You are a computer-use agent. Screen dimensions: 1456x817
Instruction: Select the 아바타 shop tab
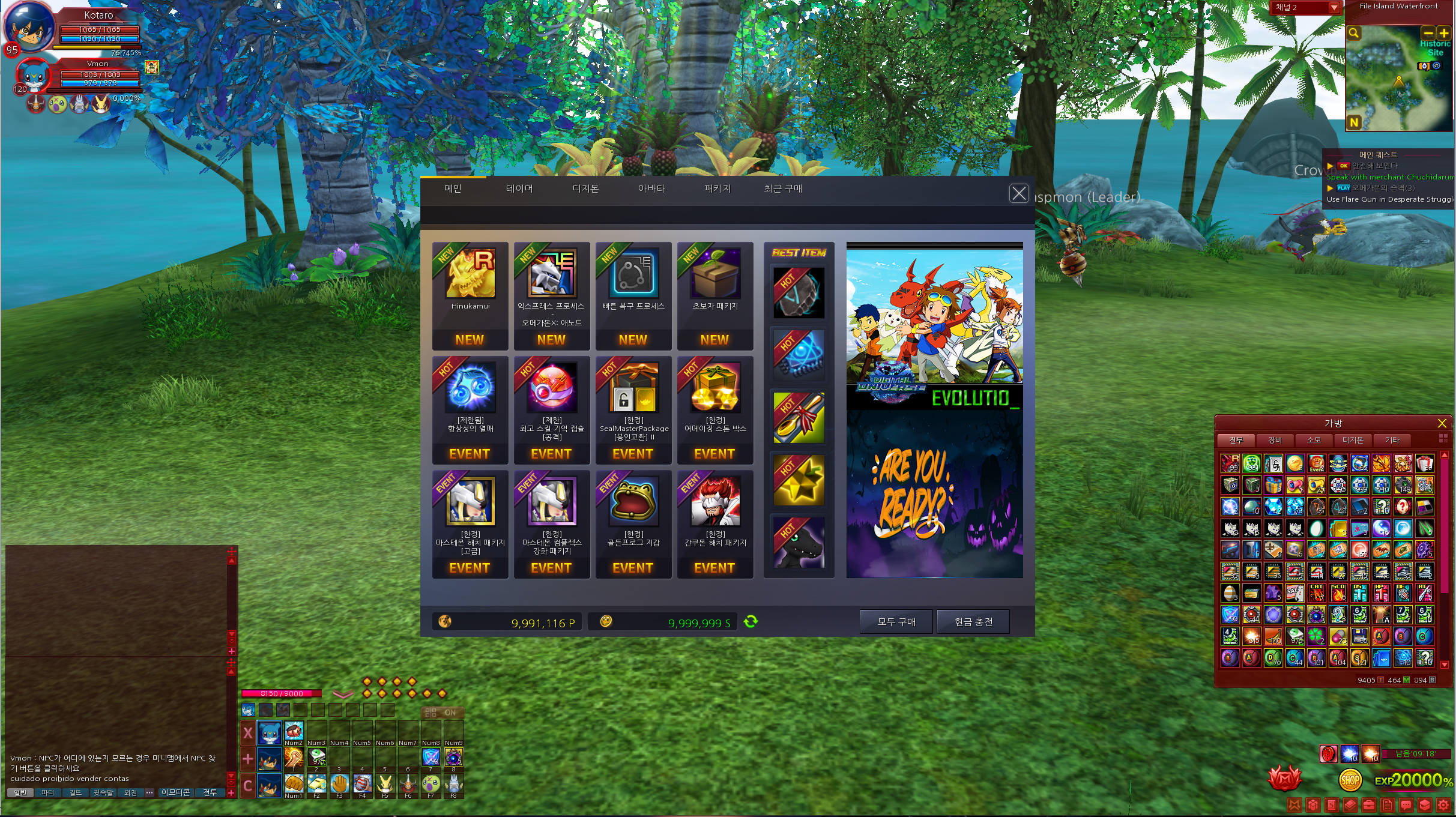(x=651, y=188)
